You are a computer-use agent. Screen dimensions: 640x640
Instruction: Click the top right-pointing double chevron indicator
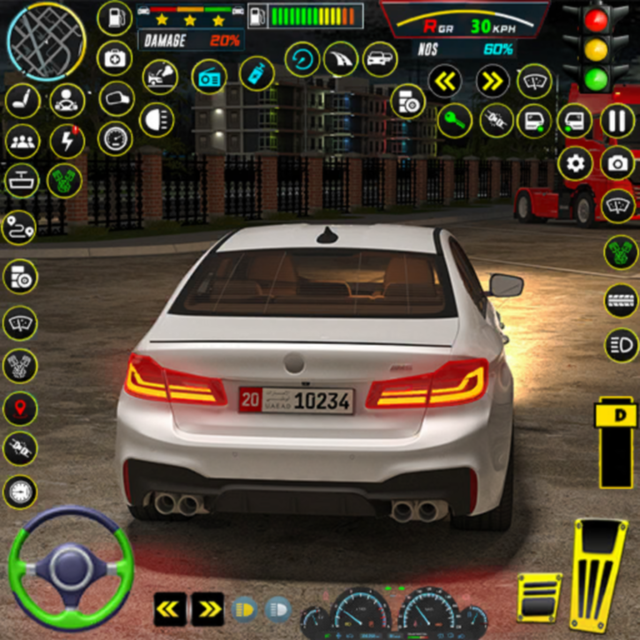tap(492, 80)
